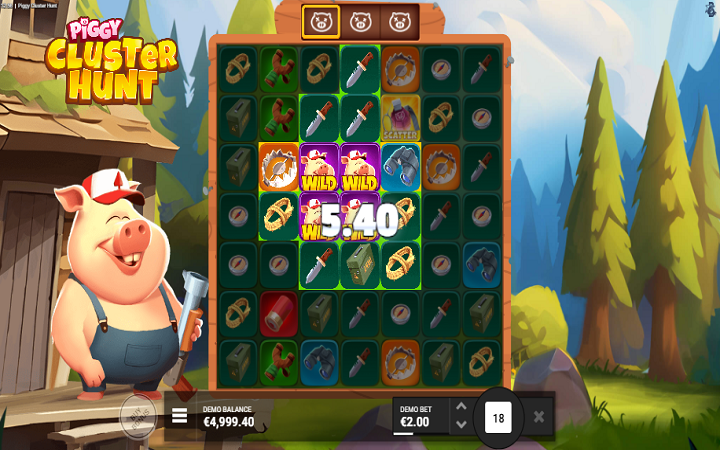Click the autoplay counter showing 18

point(498,416)
